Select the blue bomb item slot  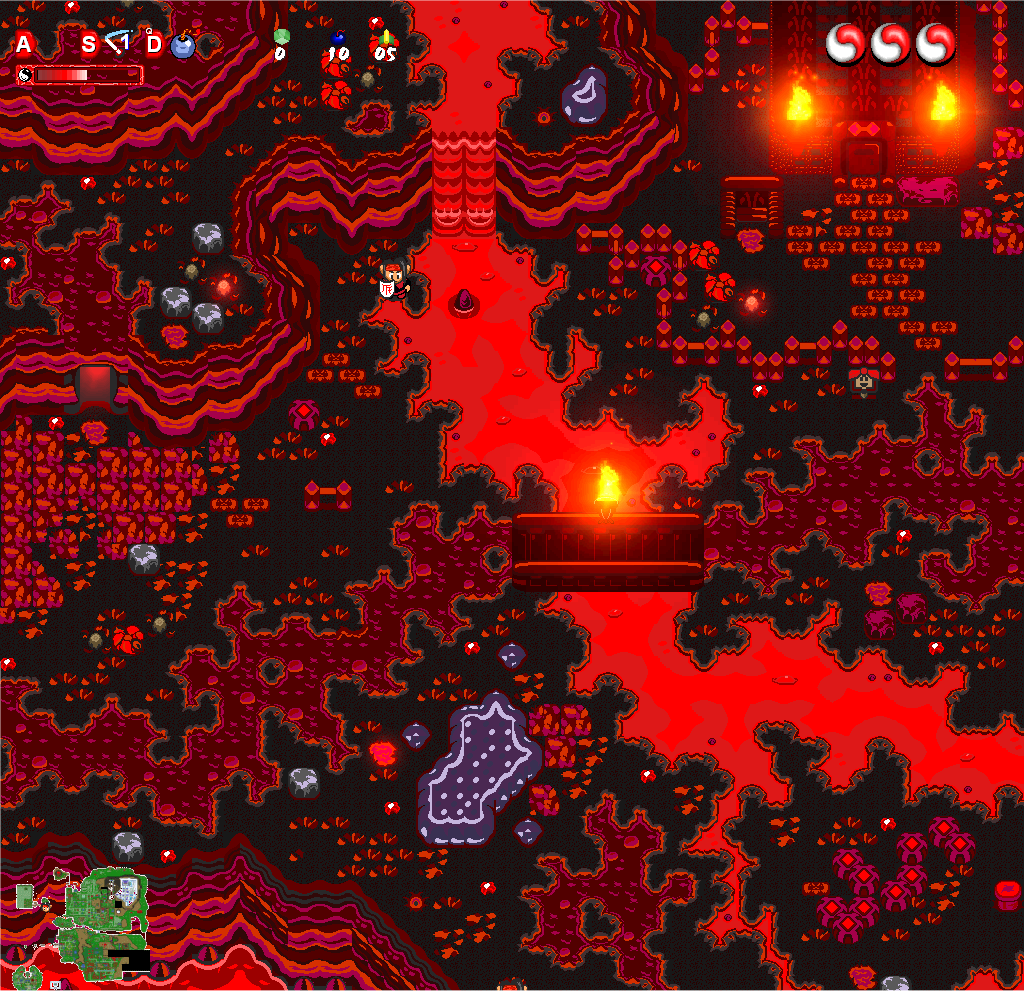[182, 46]
